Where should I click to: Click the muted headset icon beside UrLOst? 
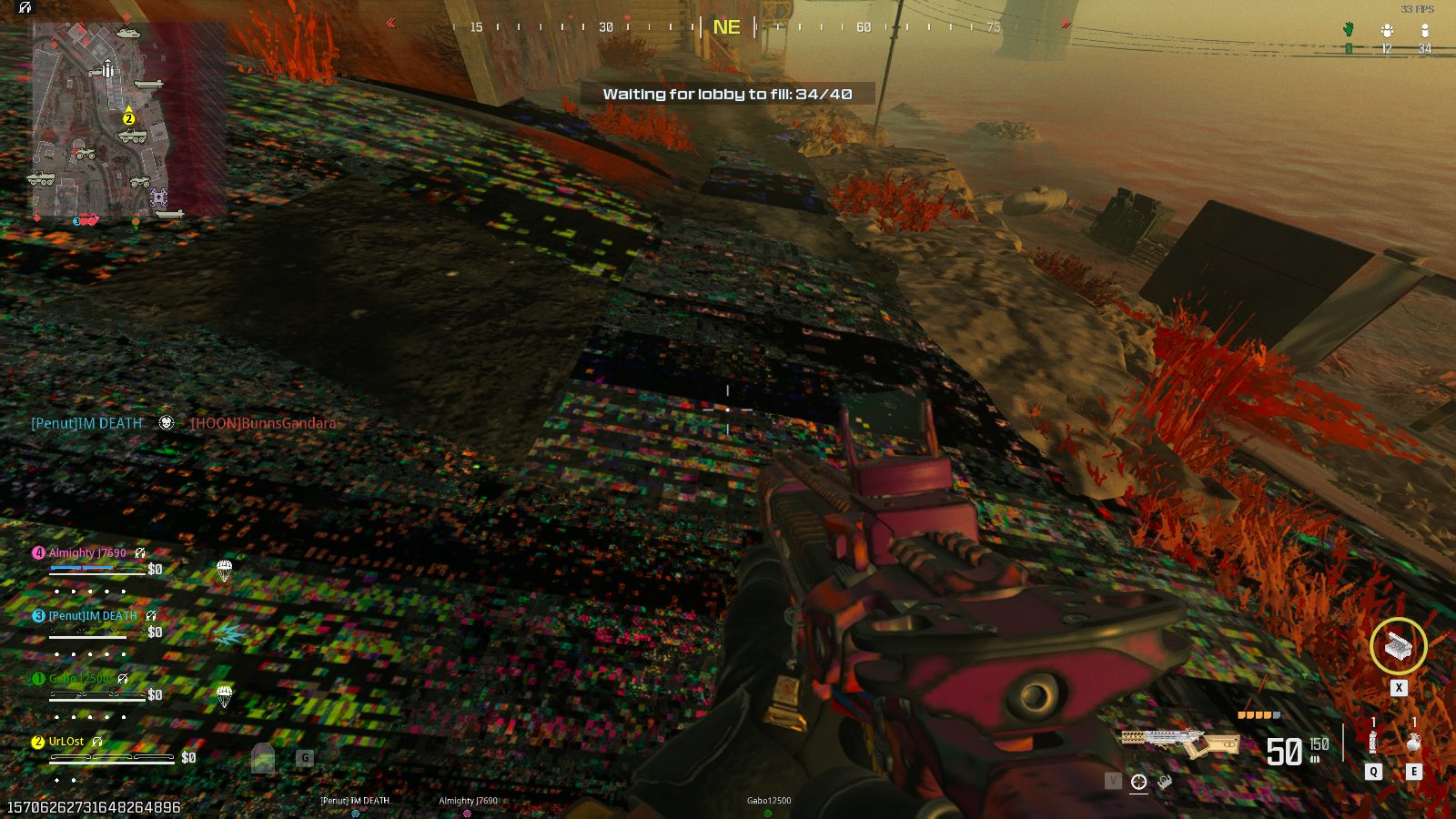97,742
